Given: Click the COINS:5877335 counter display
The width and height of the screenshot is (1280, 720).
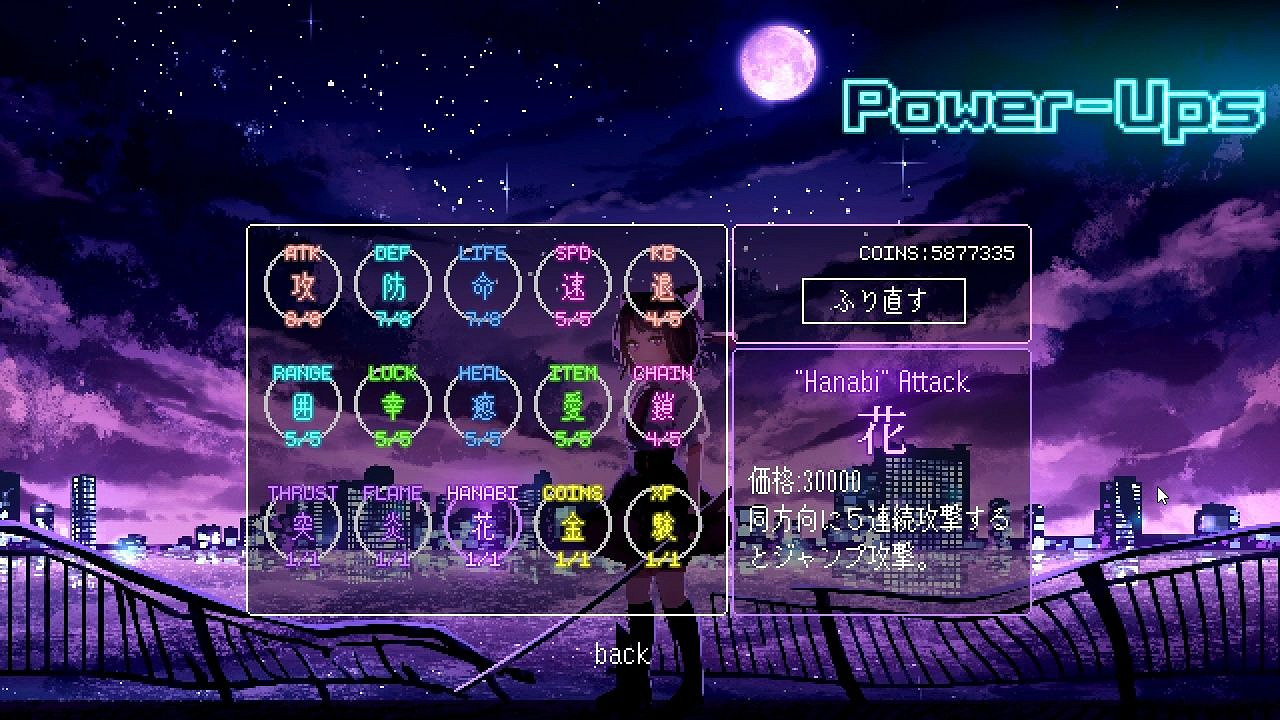Looking at the screenshot, I should coord(938,253).
